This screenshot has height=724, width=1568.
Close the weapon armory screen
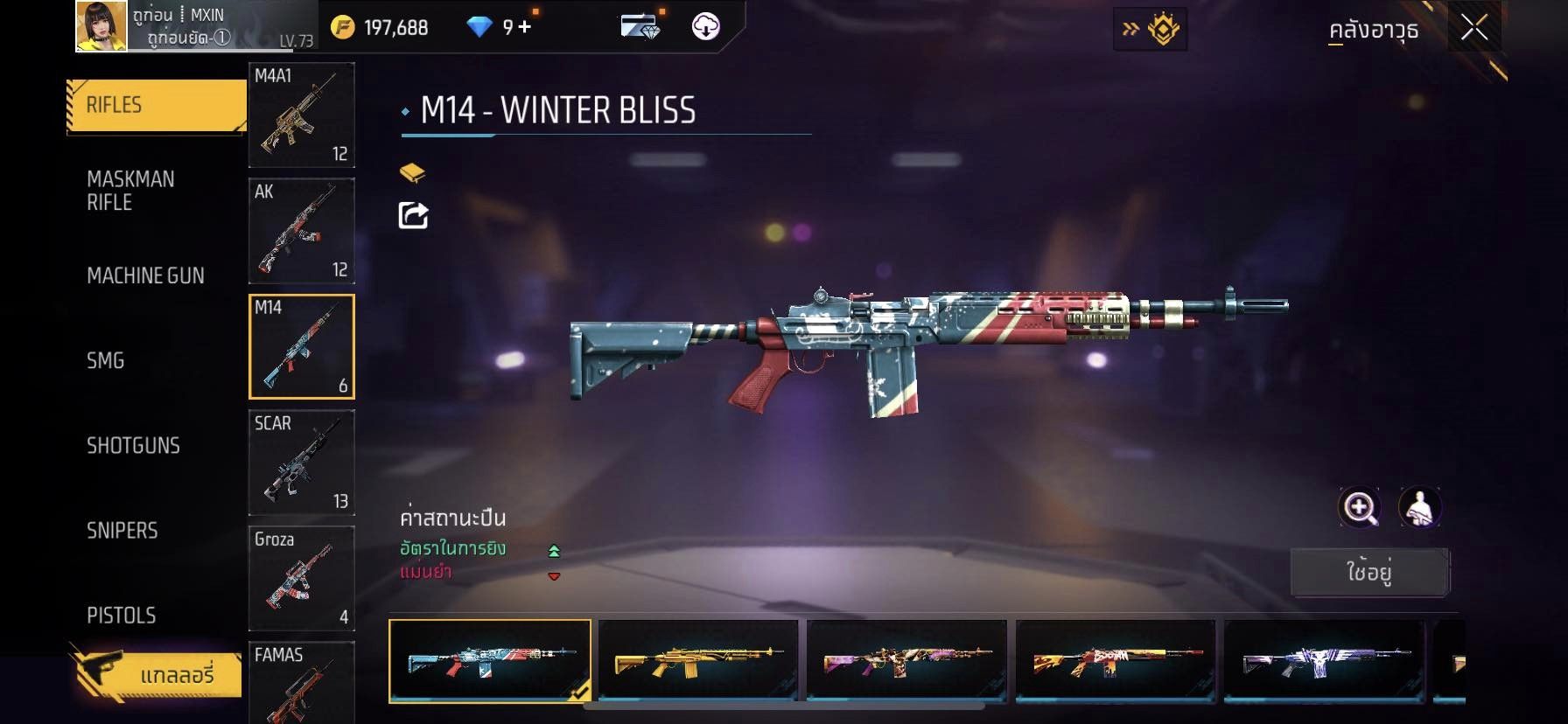pos(1473,28)
